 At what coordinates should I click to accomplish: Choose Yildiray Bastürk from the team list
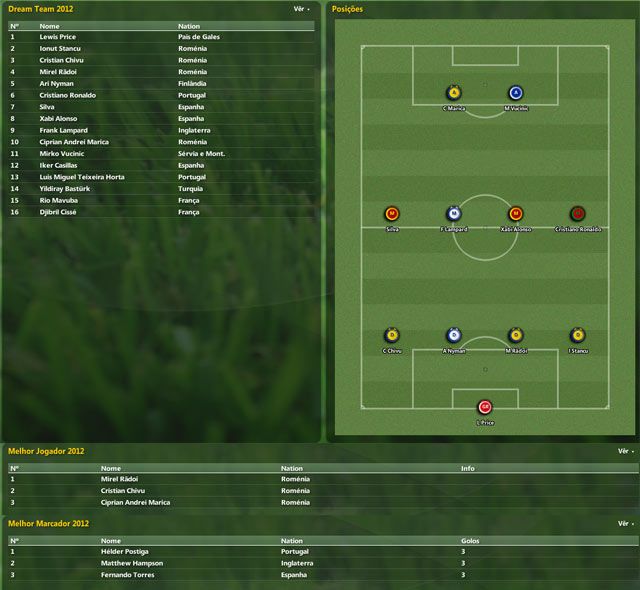65,188
